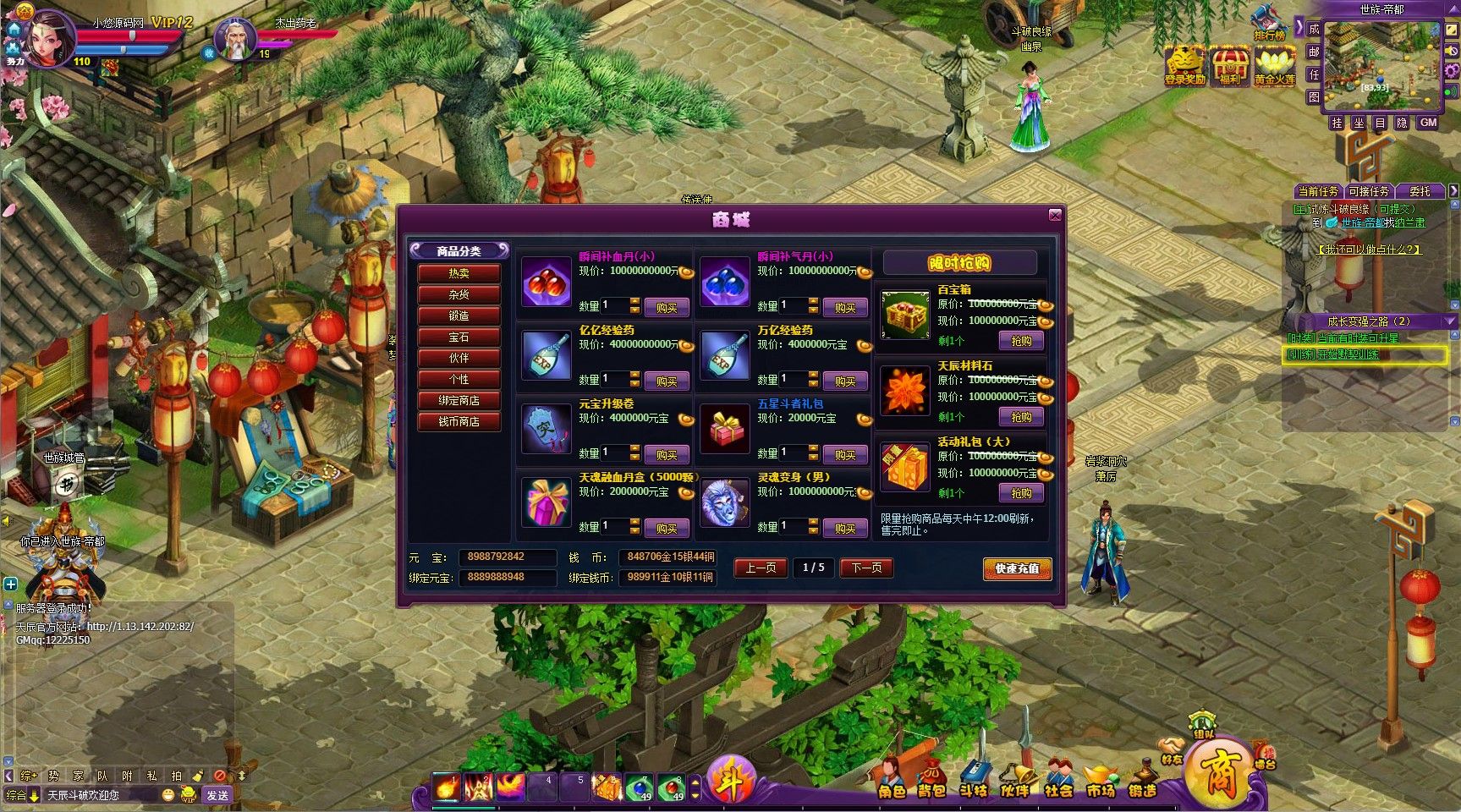
Task: Go to the next shop page (下一页)
Action: [866, 568]
